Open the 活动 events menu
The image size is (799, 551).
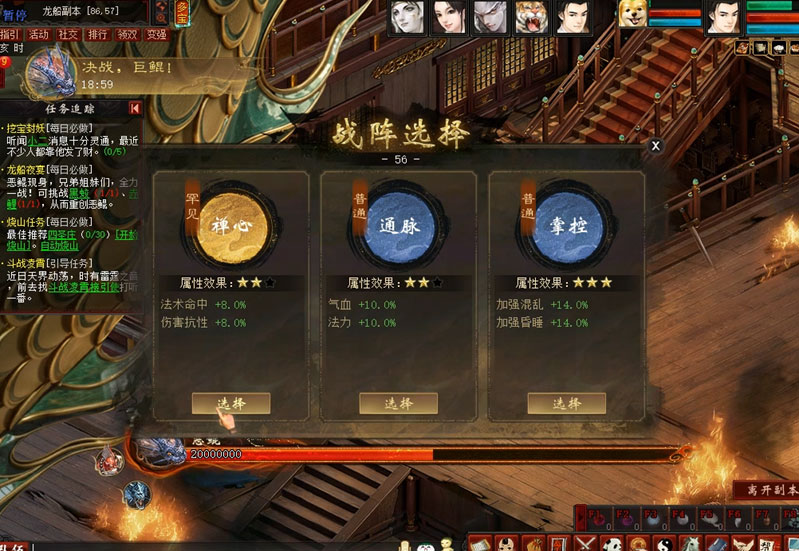[x=38, y=34]
